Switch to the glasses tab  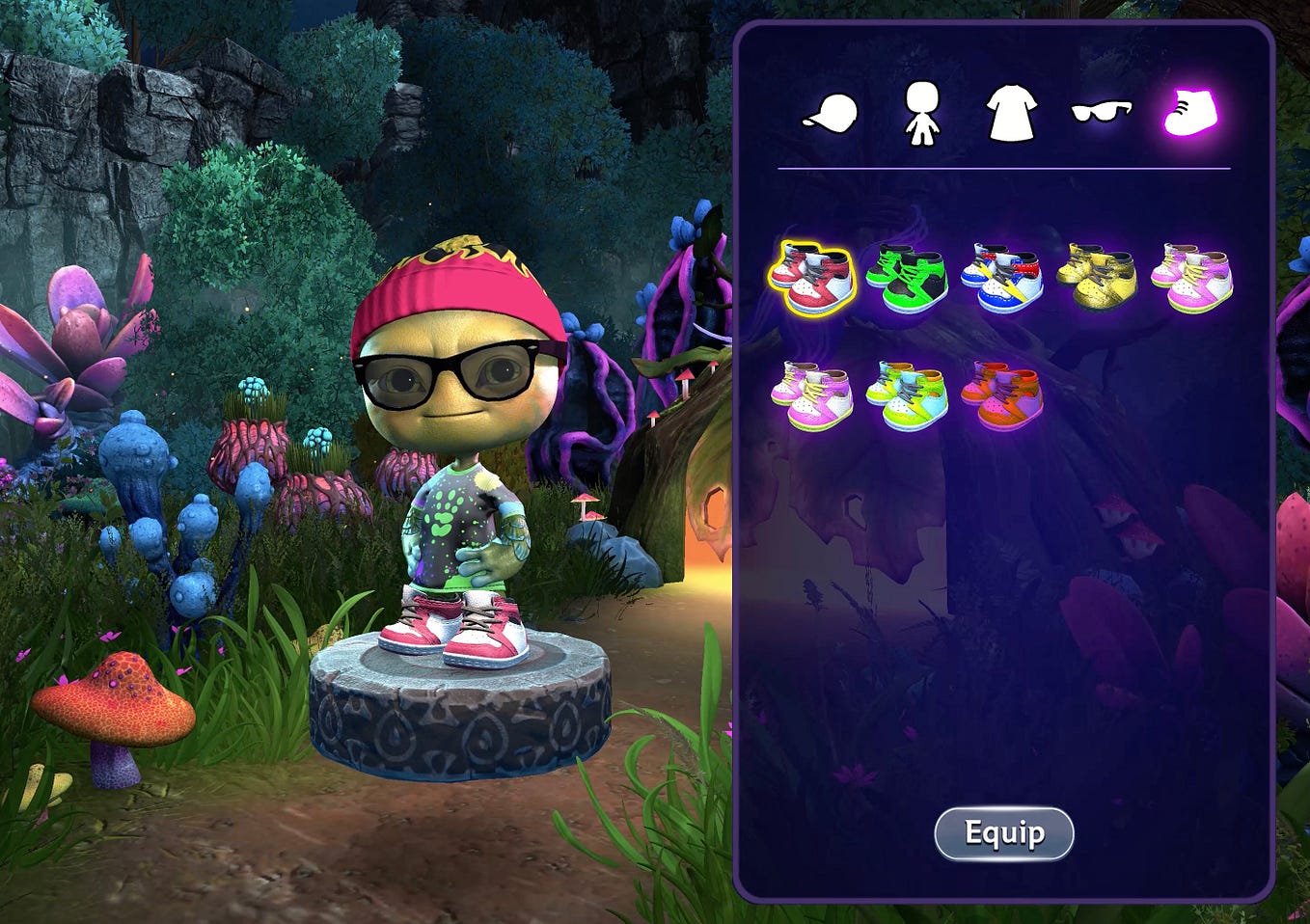coord(1102,113)
